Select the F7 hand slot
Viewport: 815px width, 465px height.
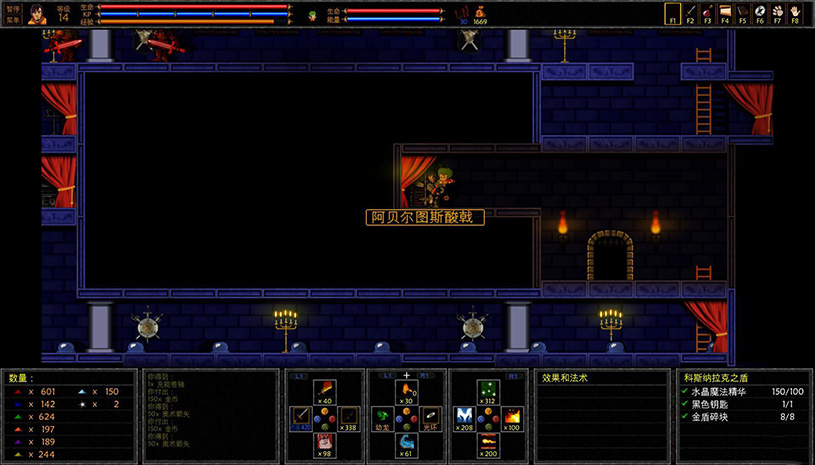coord(776,14)
